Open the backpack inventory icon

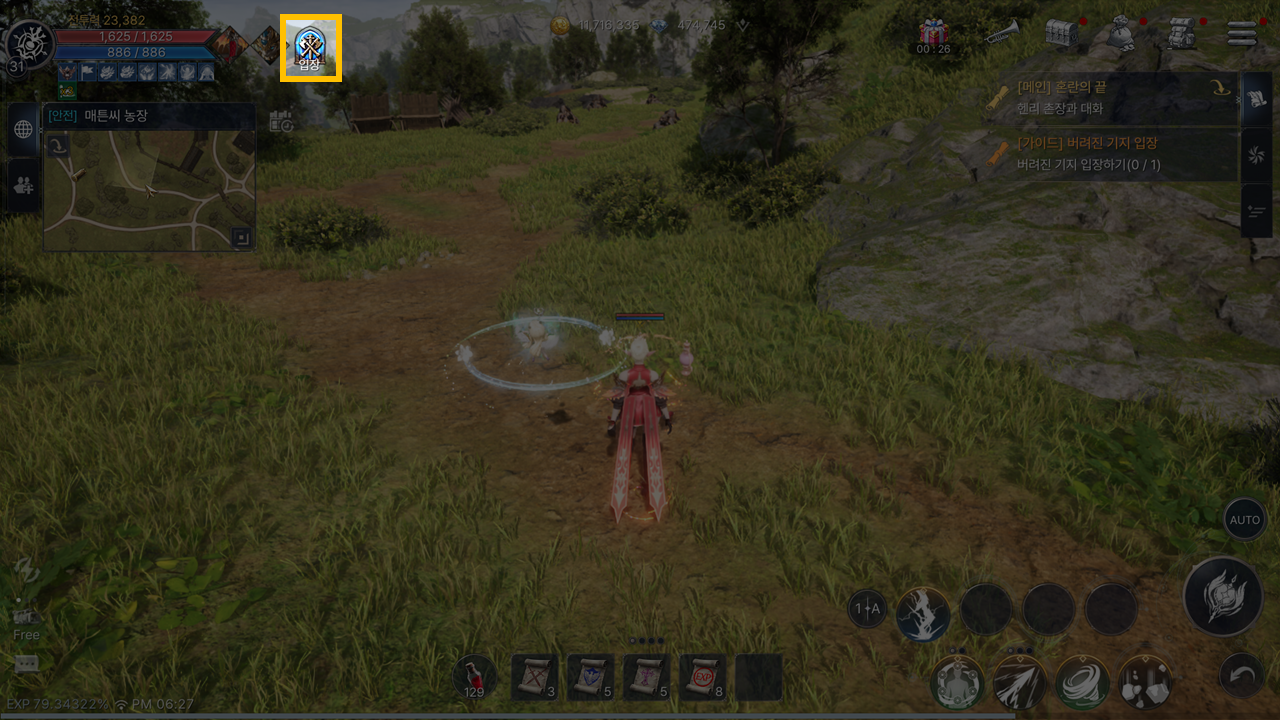(x=1182, y=33)
